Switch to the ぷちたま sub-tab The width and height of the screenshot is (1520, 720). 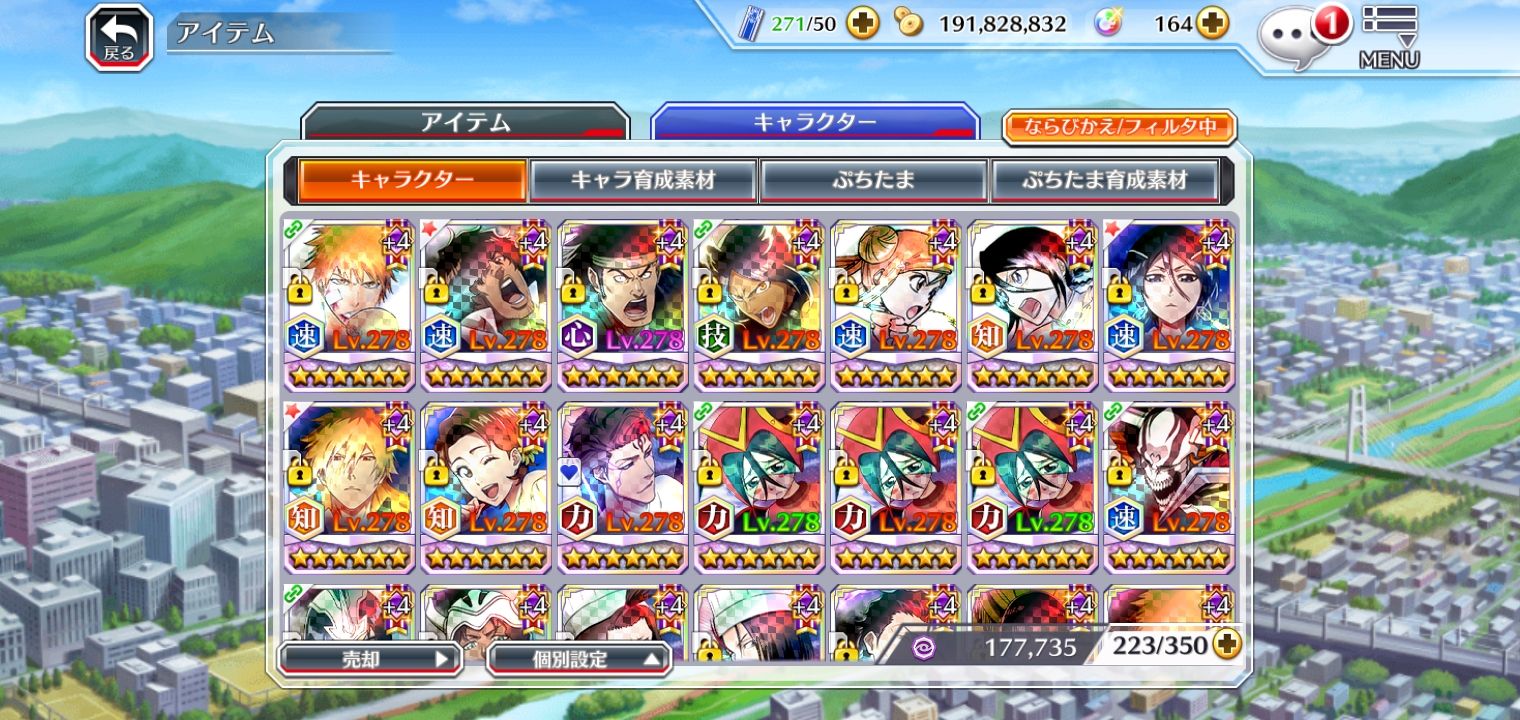pos(873,181)
